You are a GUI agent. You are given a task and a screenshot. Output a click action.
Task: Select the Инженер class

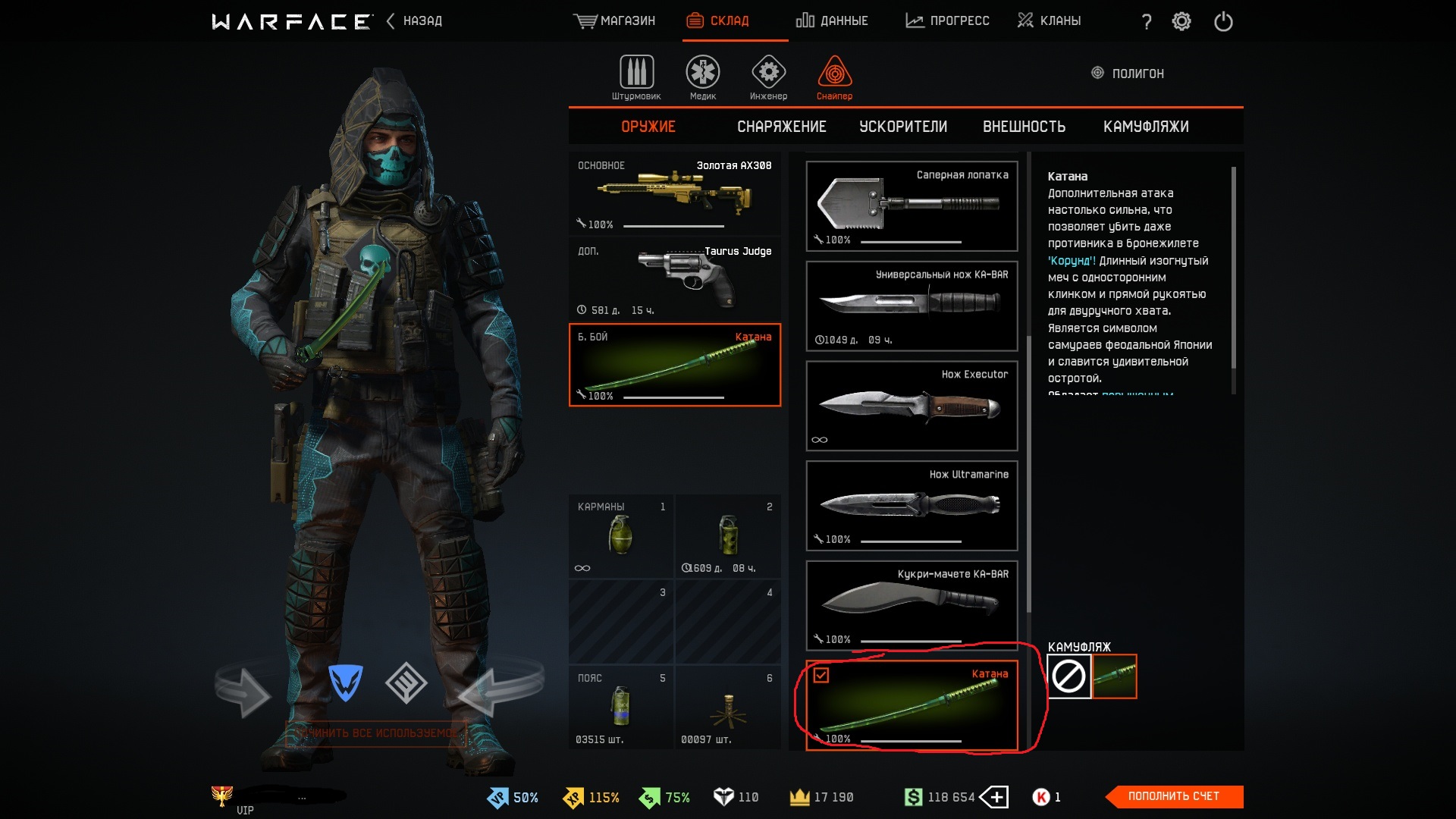768,77
